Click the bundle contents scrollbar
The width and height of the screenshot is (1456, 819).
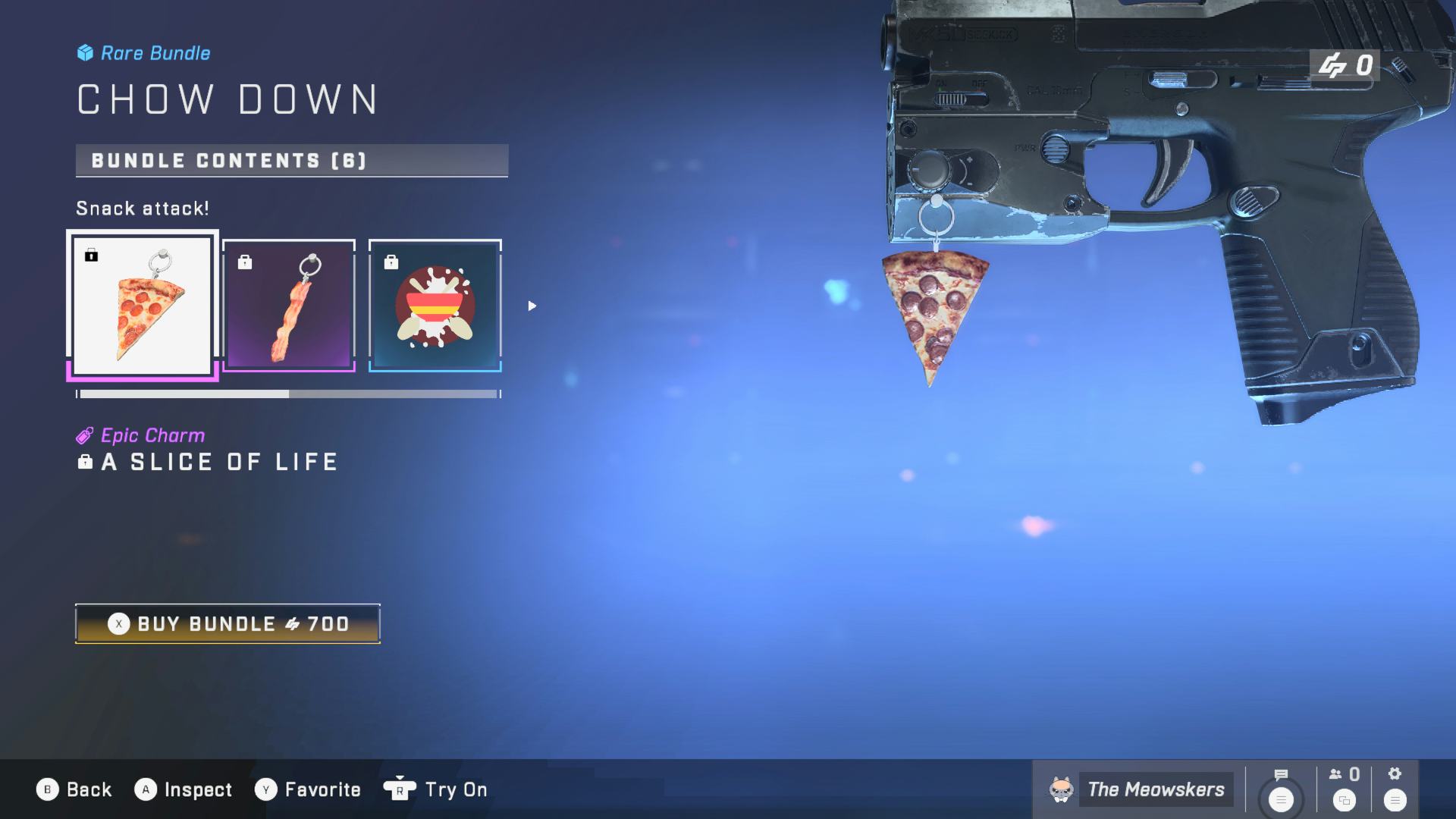288,394
